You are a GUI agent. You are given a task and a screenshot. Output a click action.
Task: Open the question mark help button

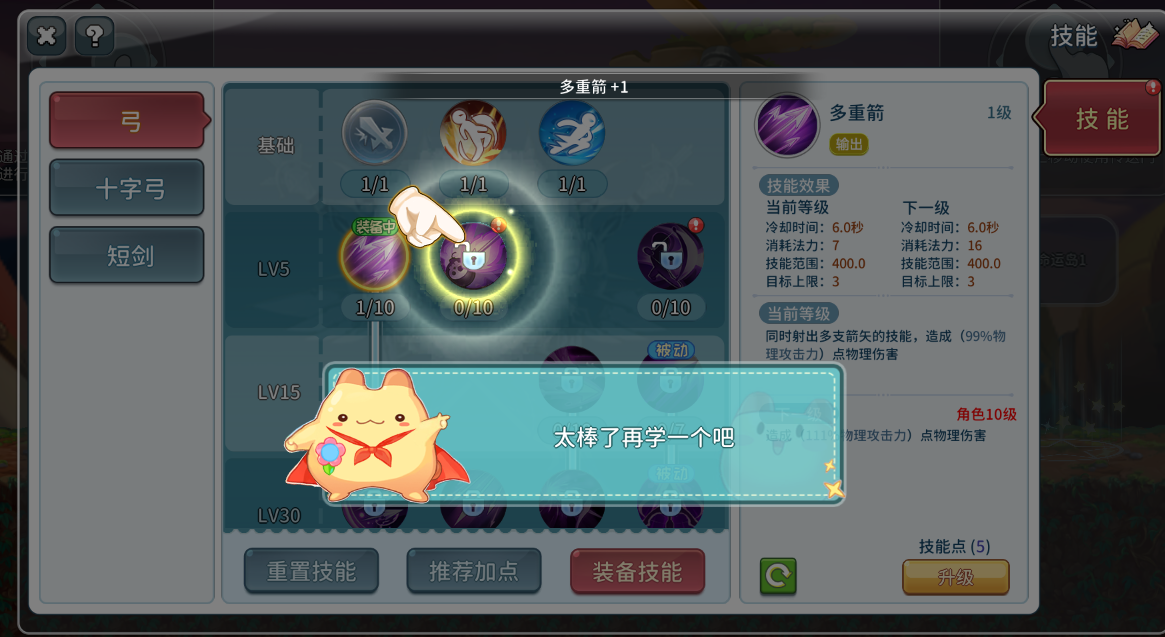[x=94, y=36]
